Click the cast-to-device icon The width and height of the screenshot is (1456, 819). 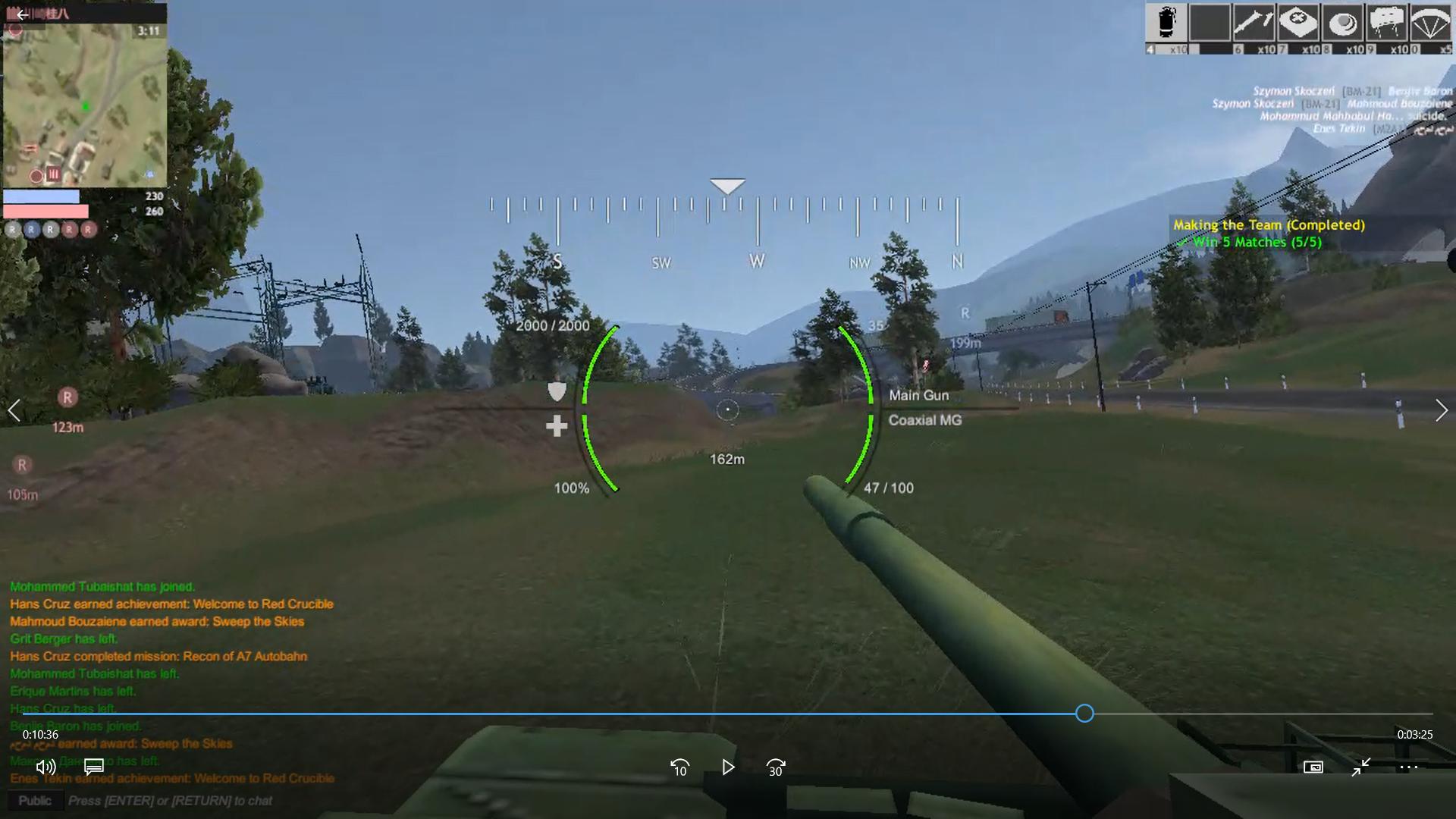(1313, 767)
